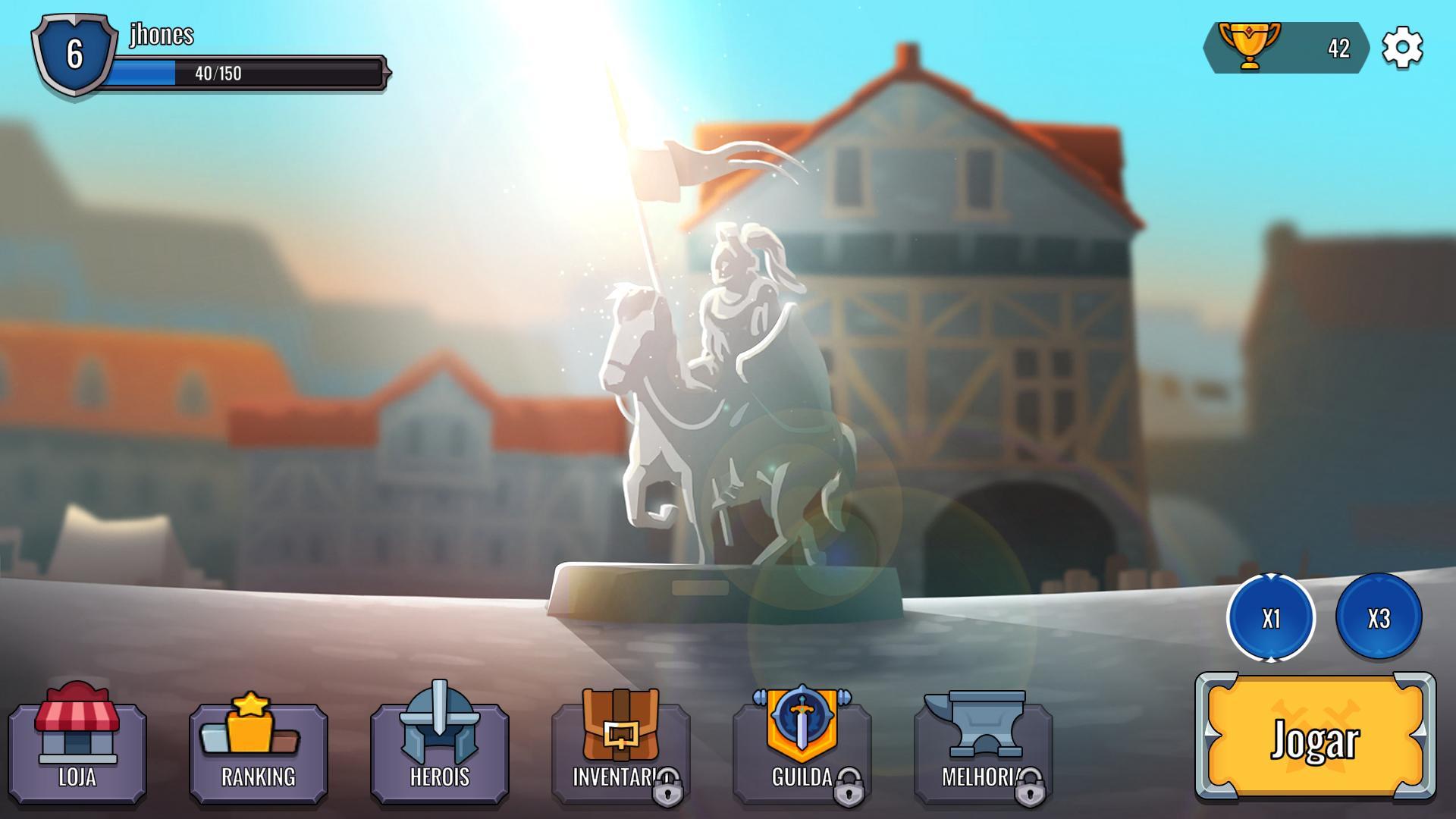Click the knight statue in the plaza
This screenshot has height=819, width=1456.
(x=720, y=379)
